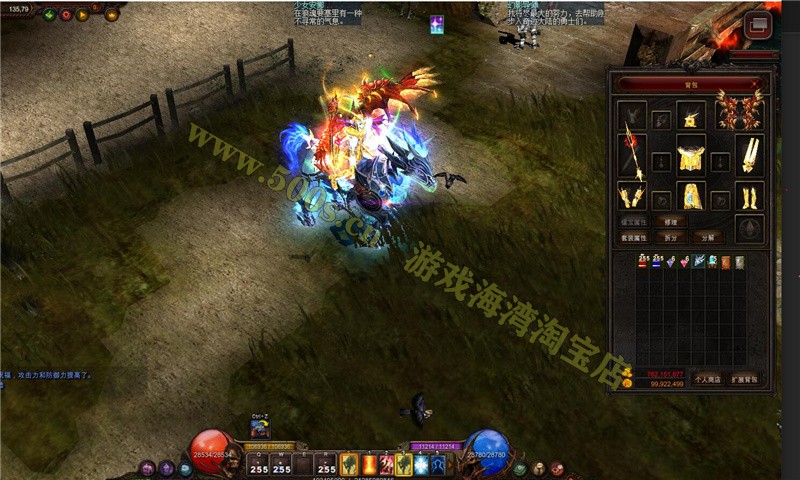The width and height of the screenshot is (800, 480).
Task: Open the 套装属性 set attributes
Action: [x=636, y=238]
